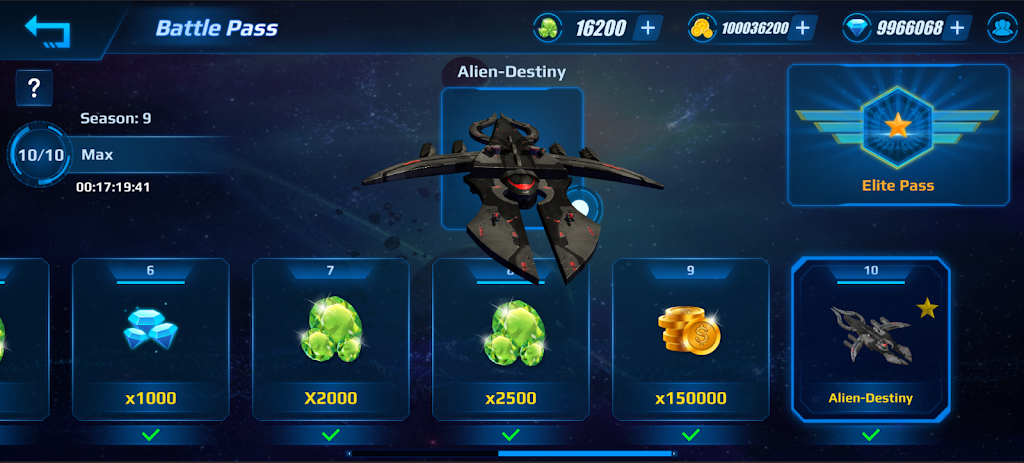The width and height of the screenshot is (1024, 463).
Task: Buy more blue diamonds with plus button
Action: [959, 28]
